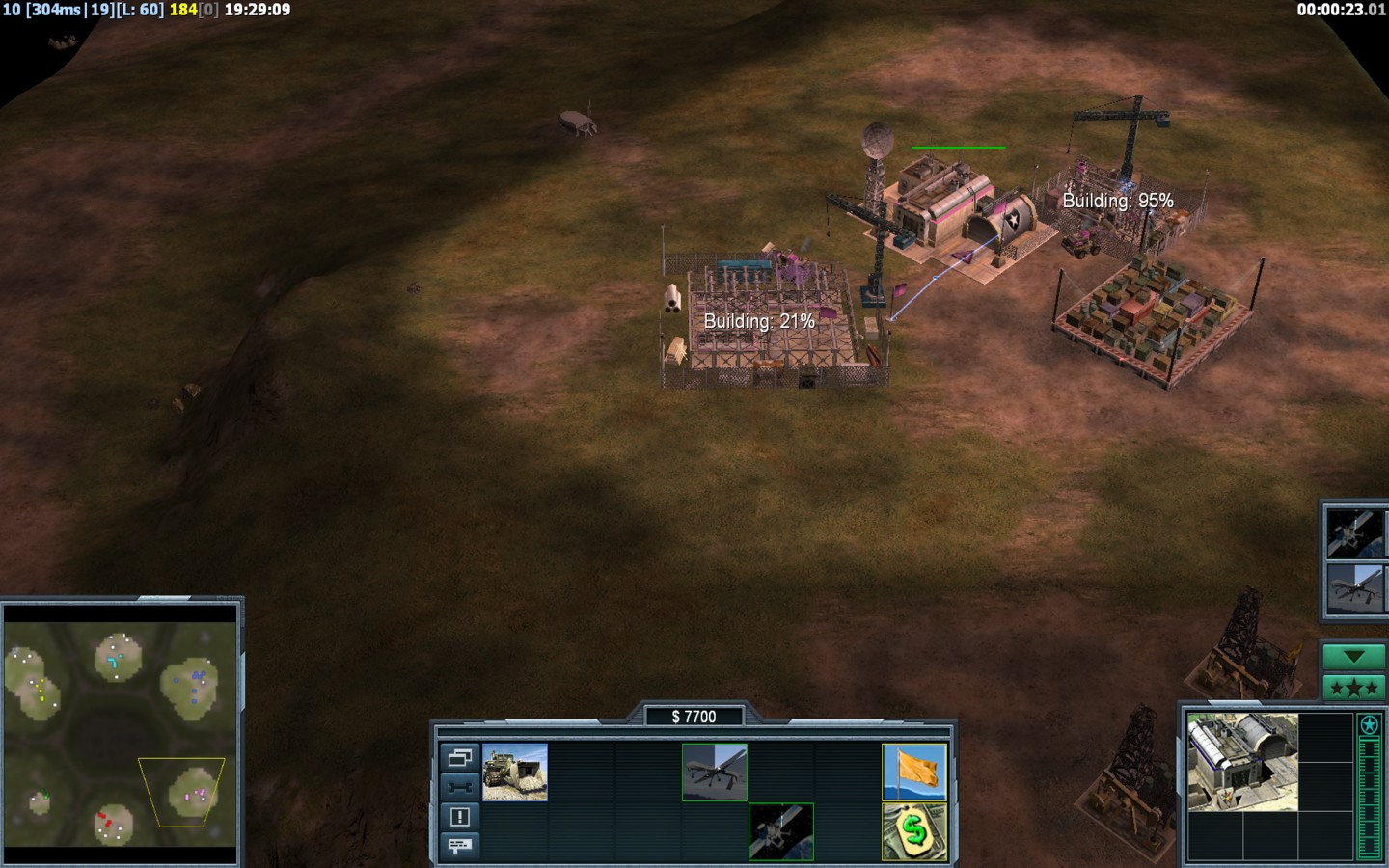Select the Spy Satellite shortcut on right edge
This screenshot has height=868, width=1389.
pyautogui.click(x=1354, y=532)
